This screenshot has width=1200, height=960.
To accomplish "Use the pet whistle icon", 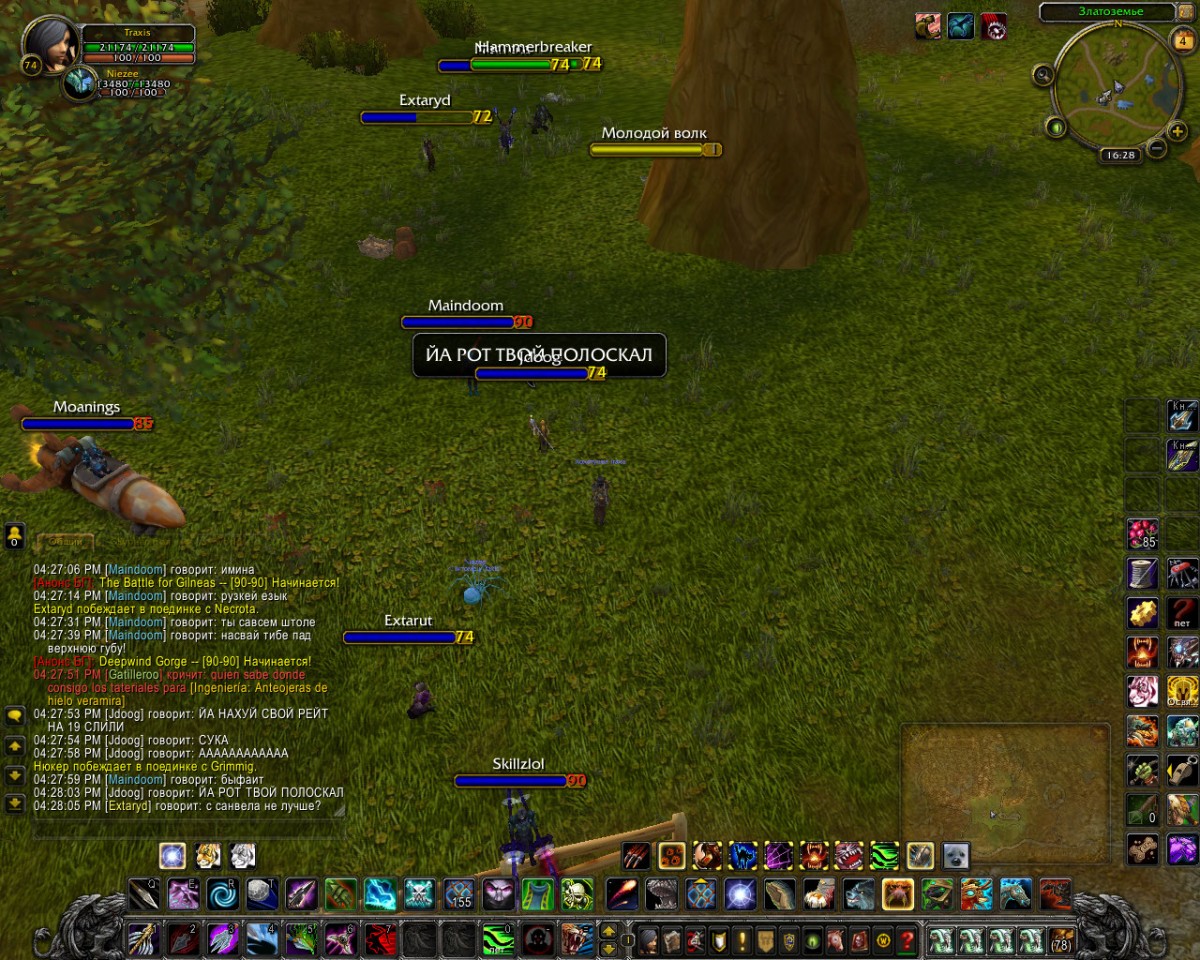I will point(1182,770).
